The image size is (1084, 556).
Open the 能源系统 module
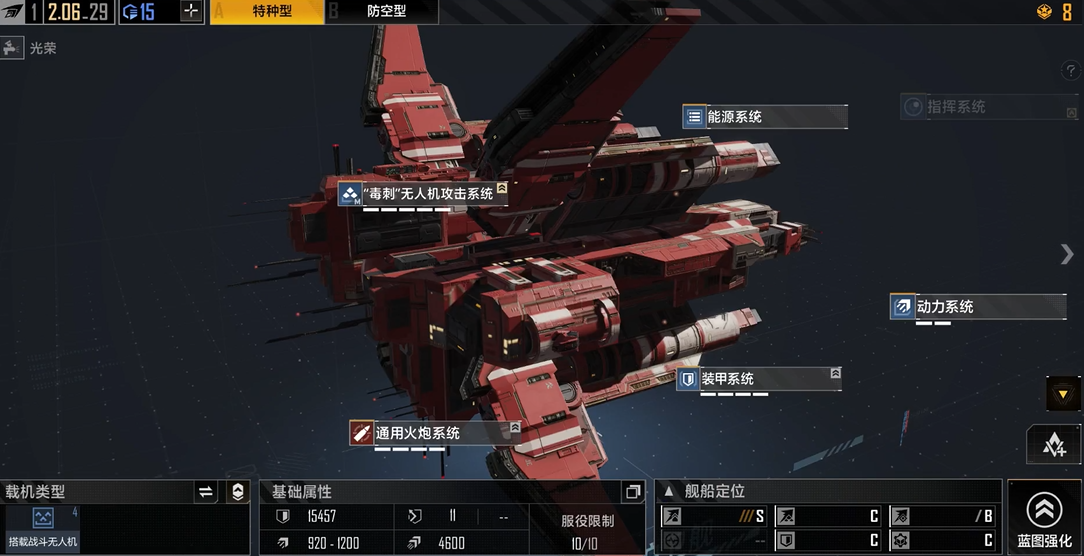pyautogui.click(x=765, y=117)
